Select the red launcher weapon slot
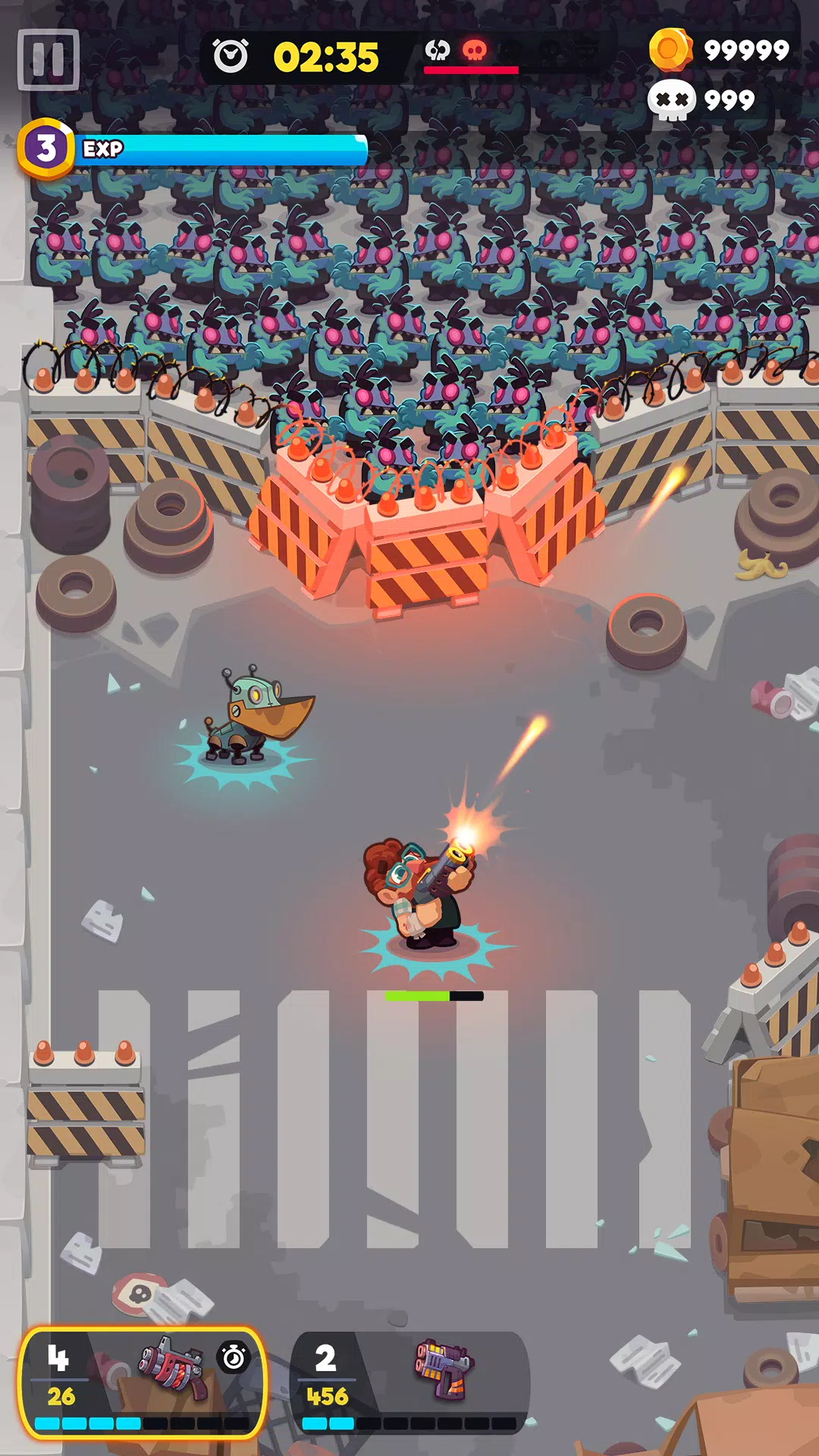Screen dimensions: 819x1456 coord(142,1382)
